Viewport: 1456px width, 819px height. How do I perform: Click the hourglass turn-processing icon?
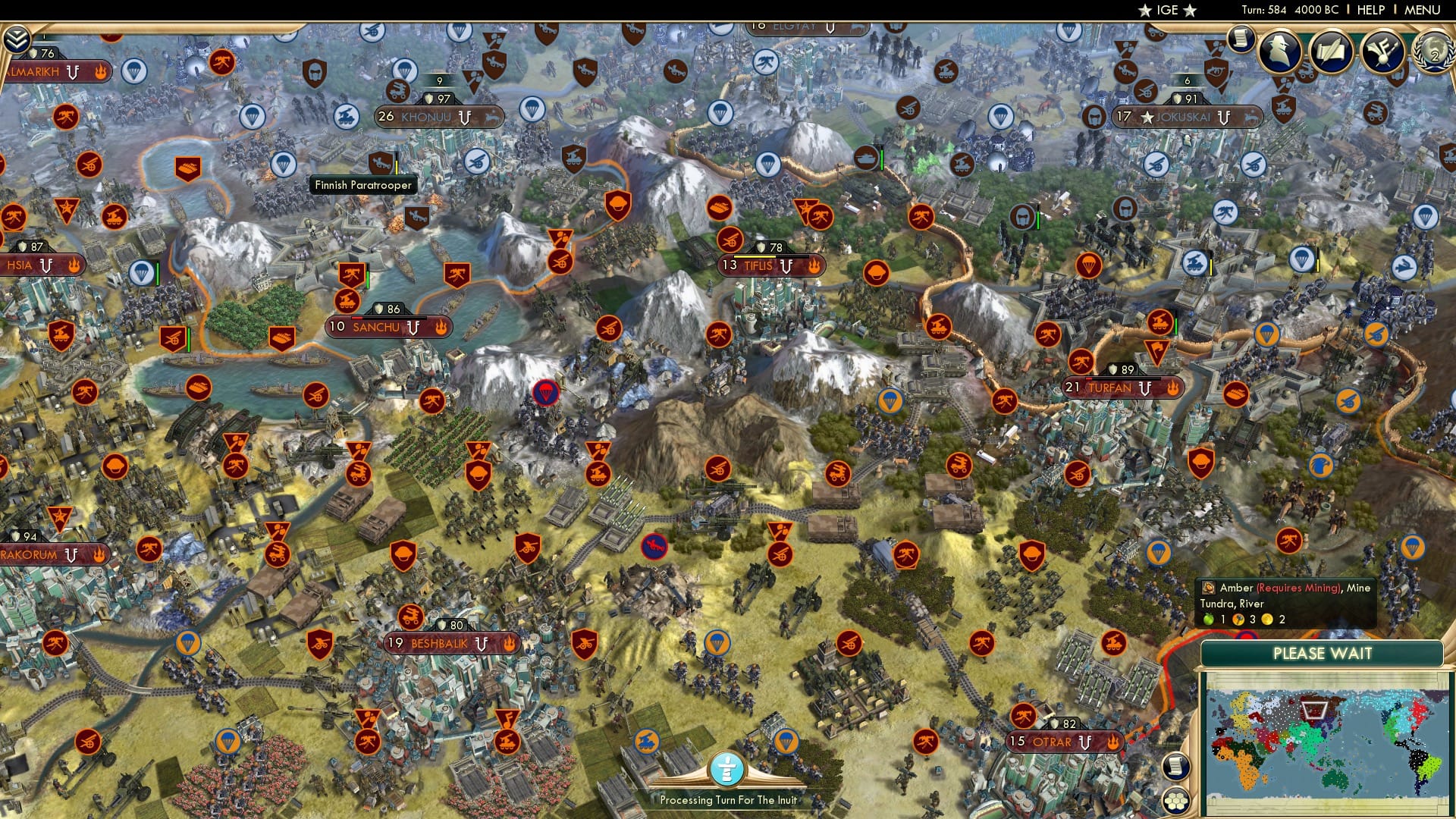click(726, 767)
